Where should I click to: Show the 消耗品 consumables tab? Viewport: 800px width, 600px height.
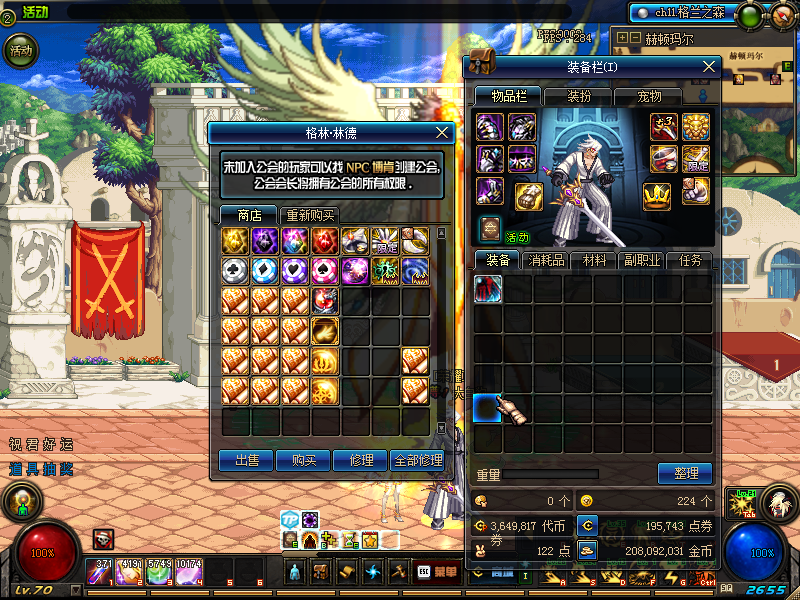coord(549,261)
